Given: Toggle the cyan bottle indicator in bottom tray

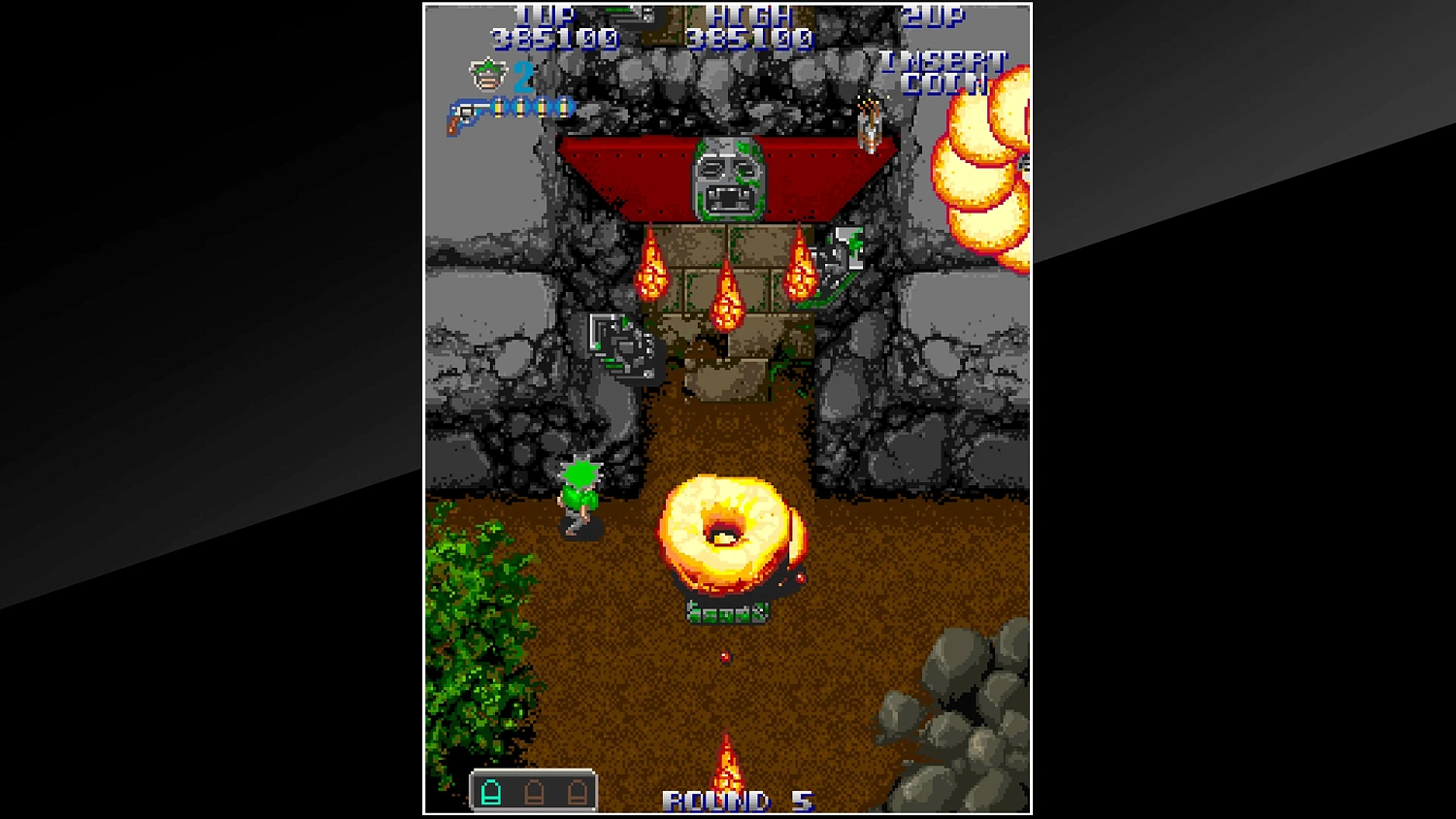Looking at the screenshot, I should pos(491,791).
